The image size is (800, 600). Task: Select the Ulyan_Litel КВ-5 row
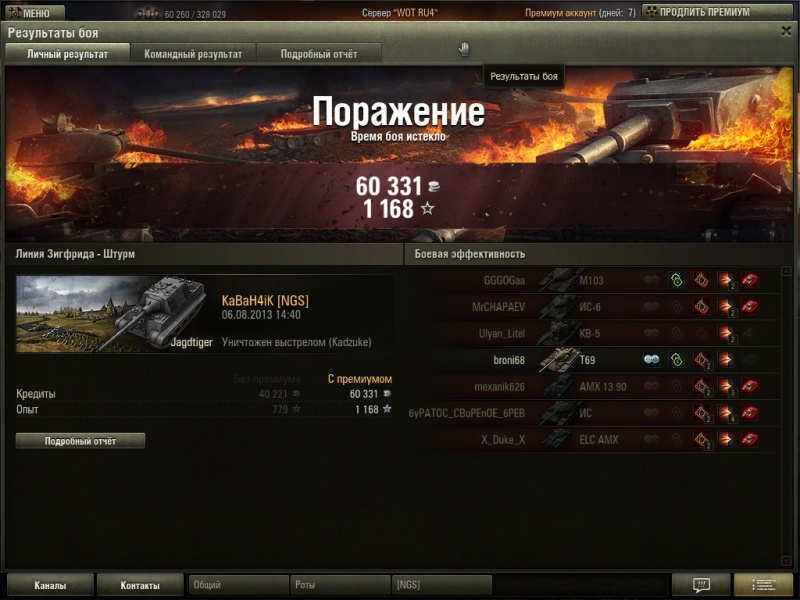pyautogui.click(x=600, y=334)
